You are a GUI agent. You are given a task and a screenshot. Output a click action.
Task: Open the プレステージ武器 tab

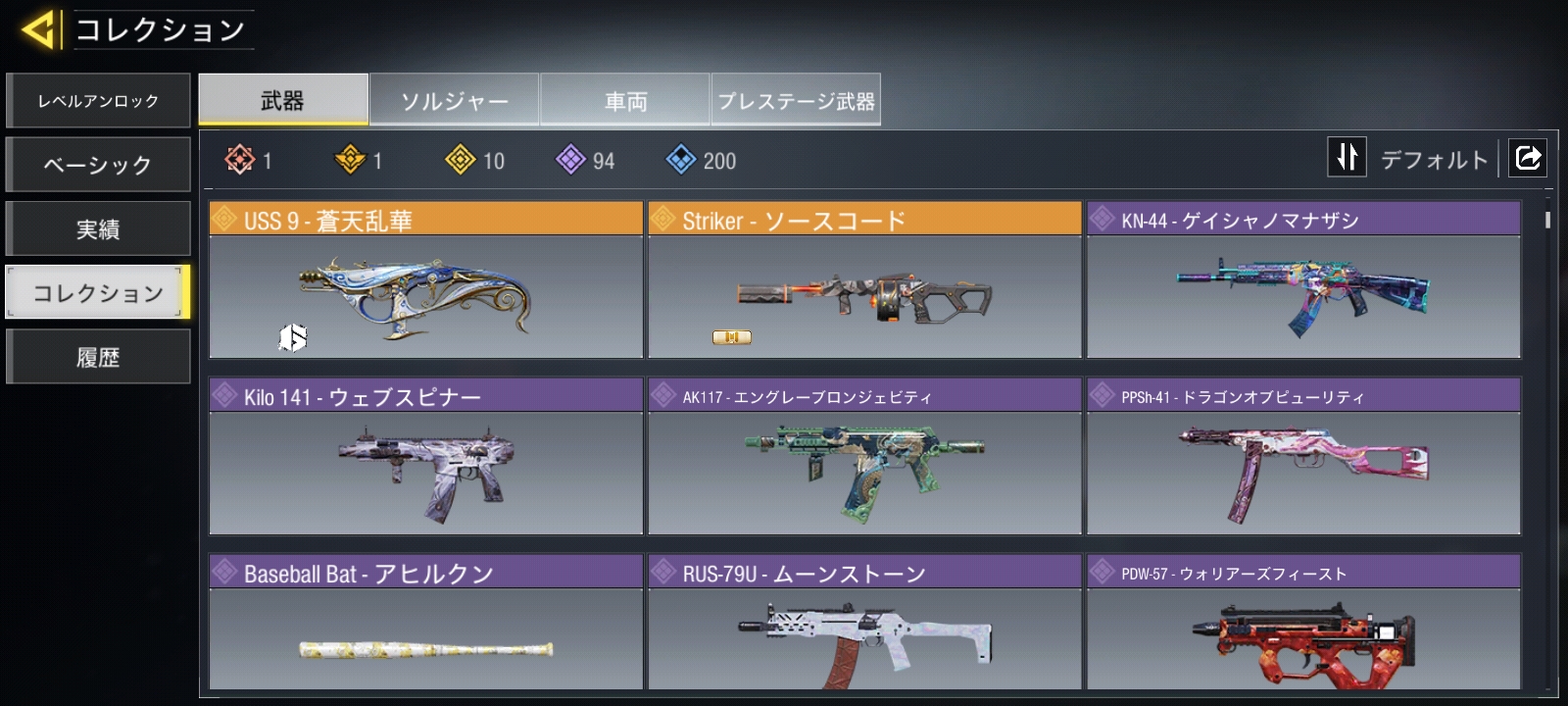(x=796, y=100)
